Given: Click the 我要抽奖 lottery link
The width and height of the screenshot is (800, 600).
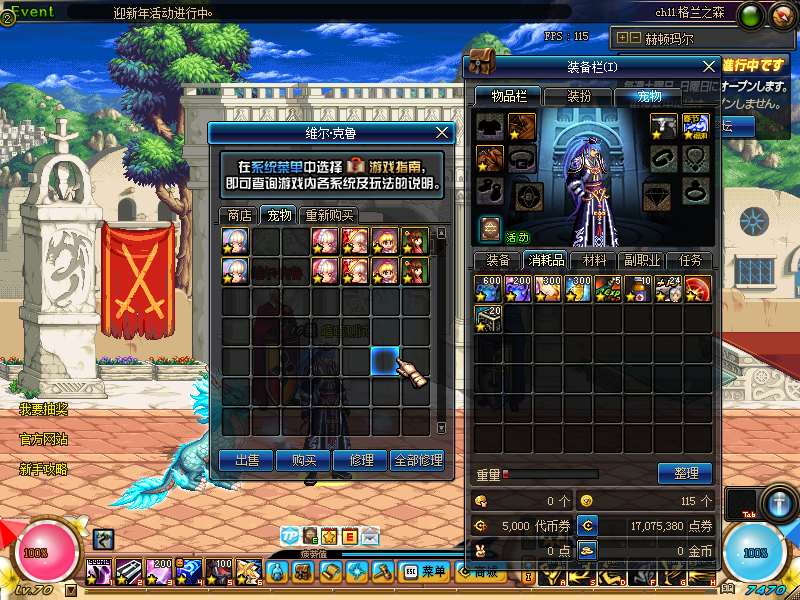Looking at the screenshot, I should coord(44,410).
